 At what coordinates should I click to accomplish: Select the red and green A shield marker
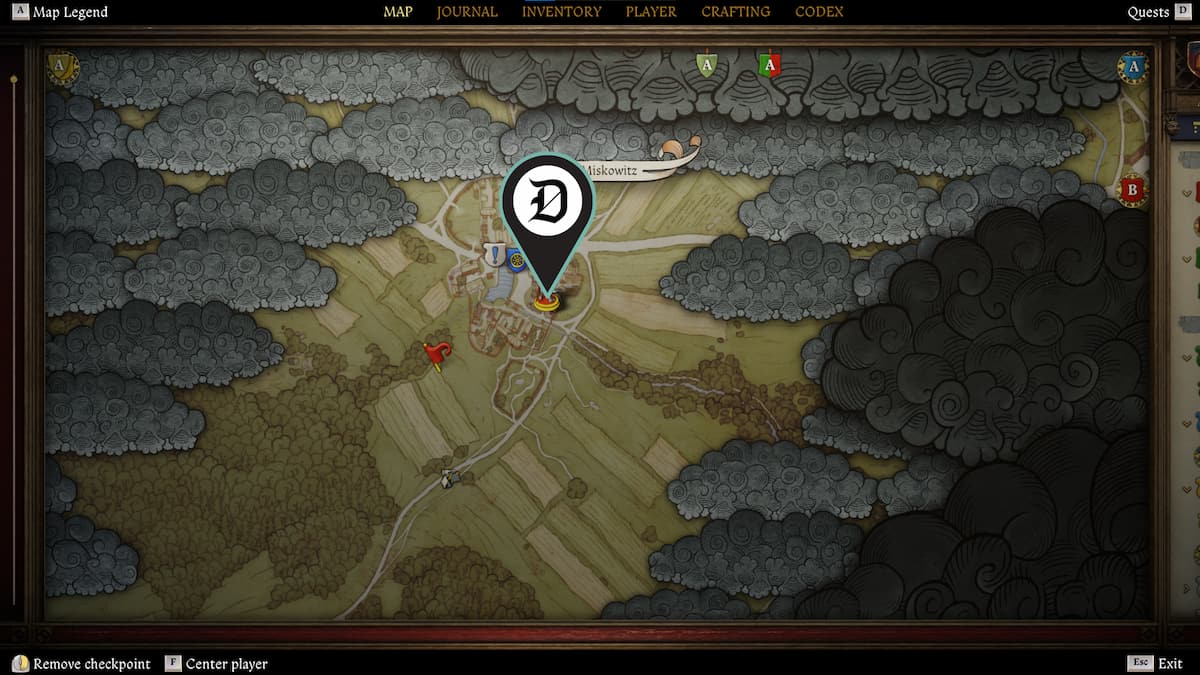(769, 66)
